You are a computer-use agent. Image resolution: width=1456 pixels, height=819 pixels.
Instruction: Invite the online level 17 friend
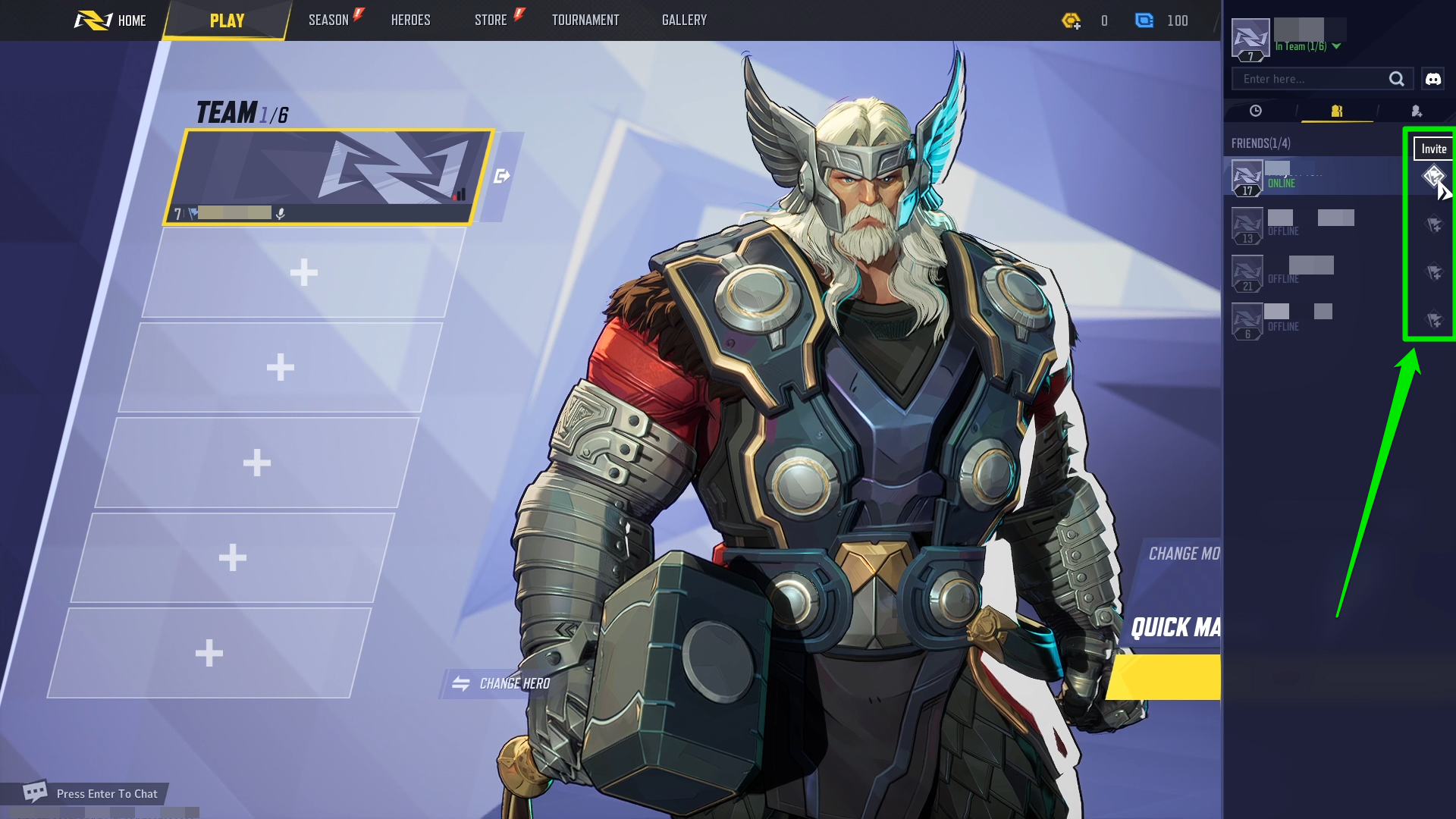[x=1432, y=177]
